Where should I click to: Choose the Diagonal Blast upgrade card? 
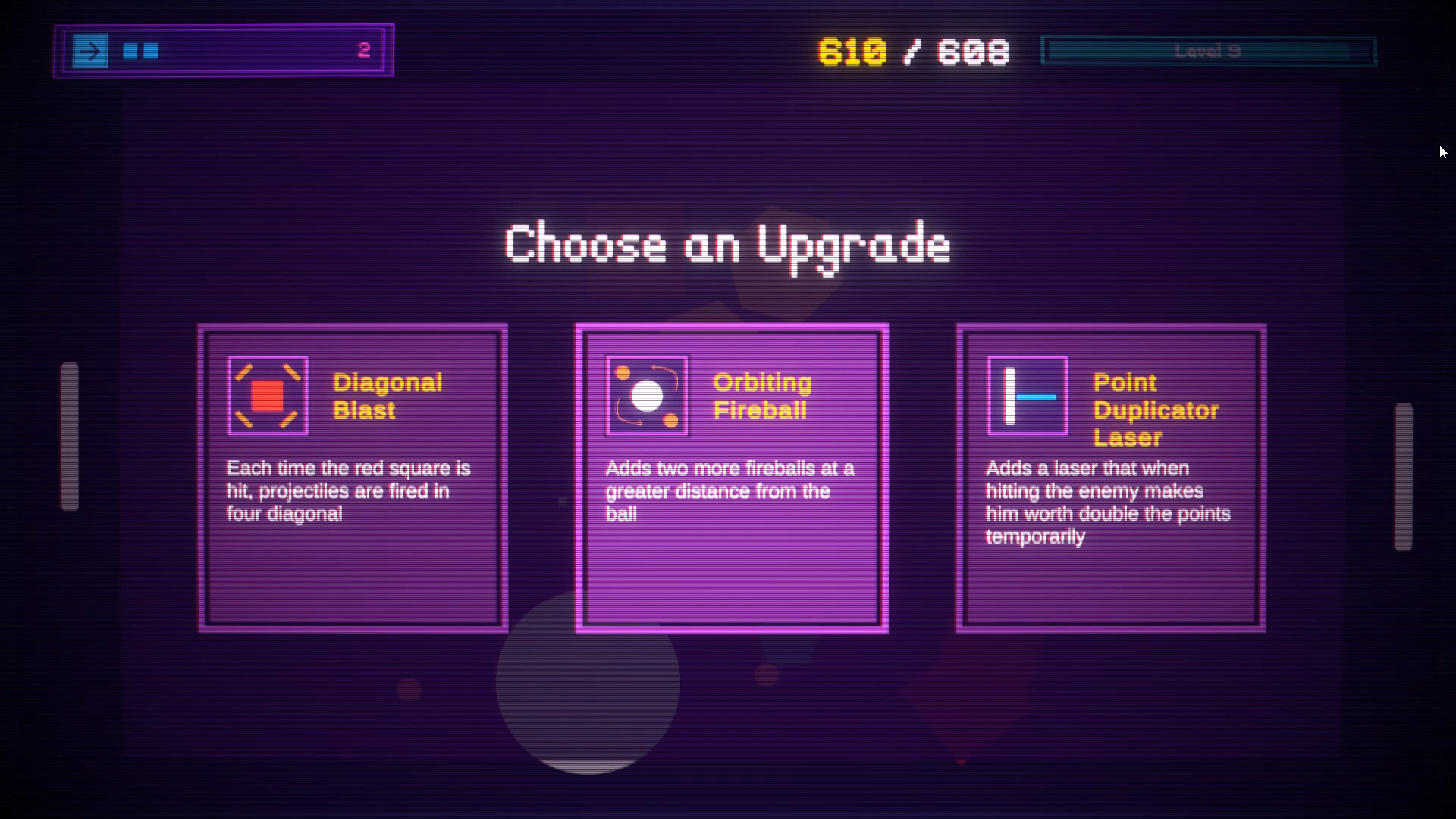tap(351, 475)
